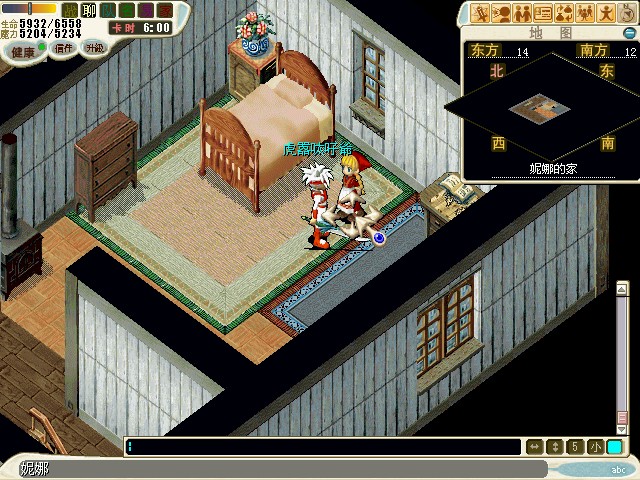Toggle the 聊 chat mode button
Screen dimensions: 640x480
click(x=88, y=10)
